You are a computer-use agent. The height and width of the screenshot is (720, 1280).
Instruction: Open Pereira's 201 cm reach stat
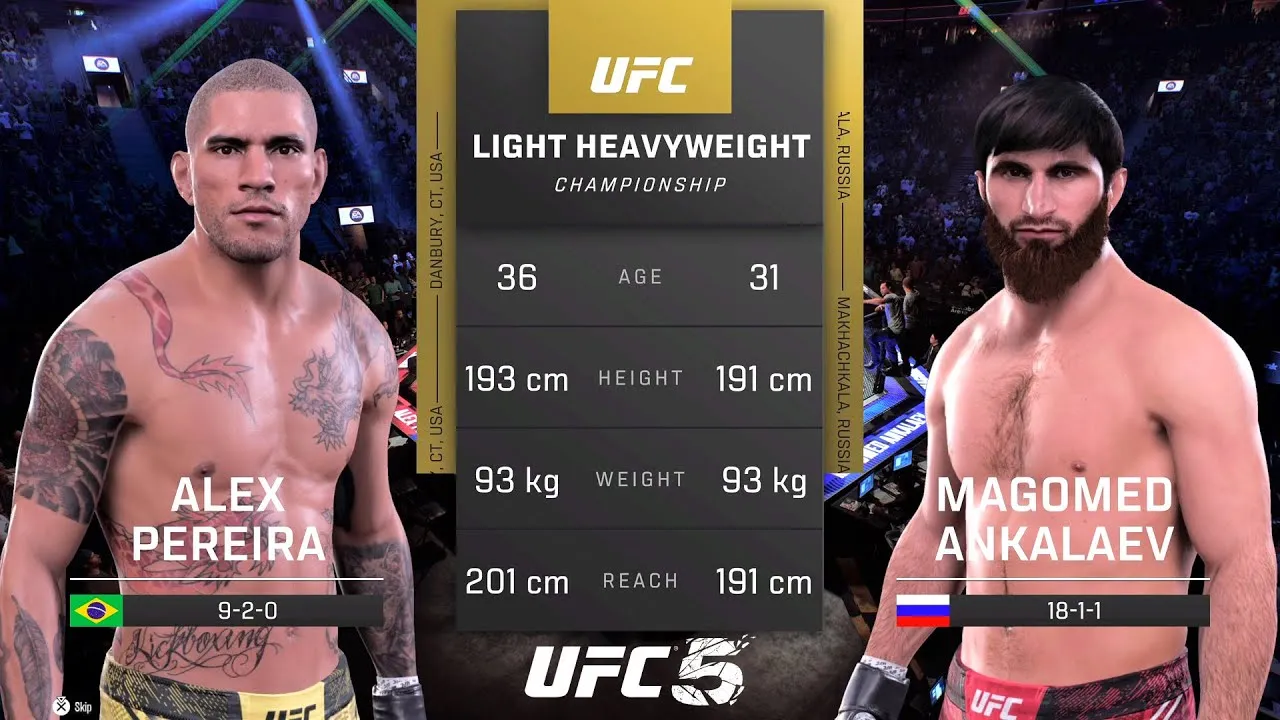(514, 580)
